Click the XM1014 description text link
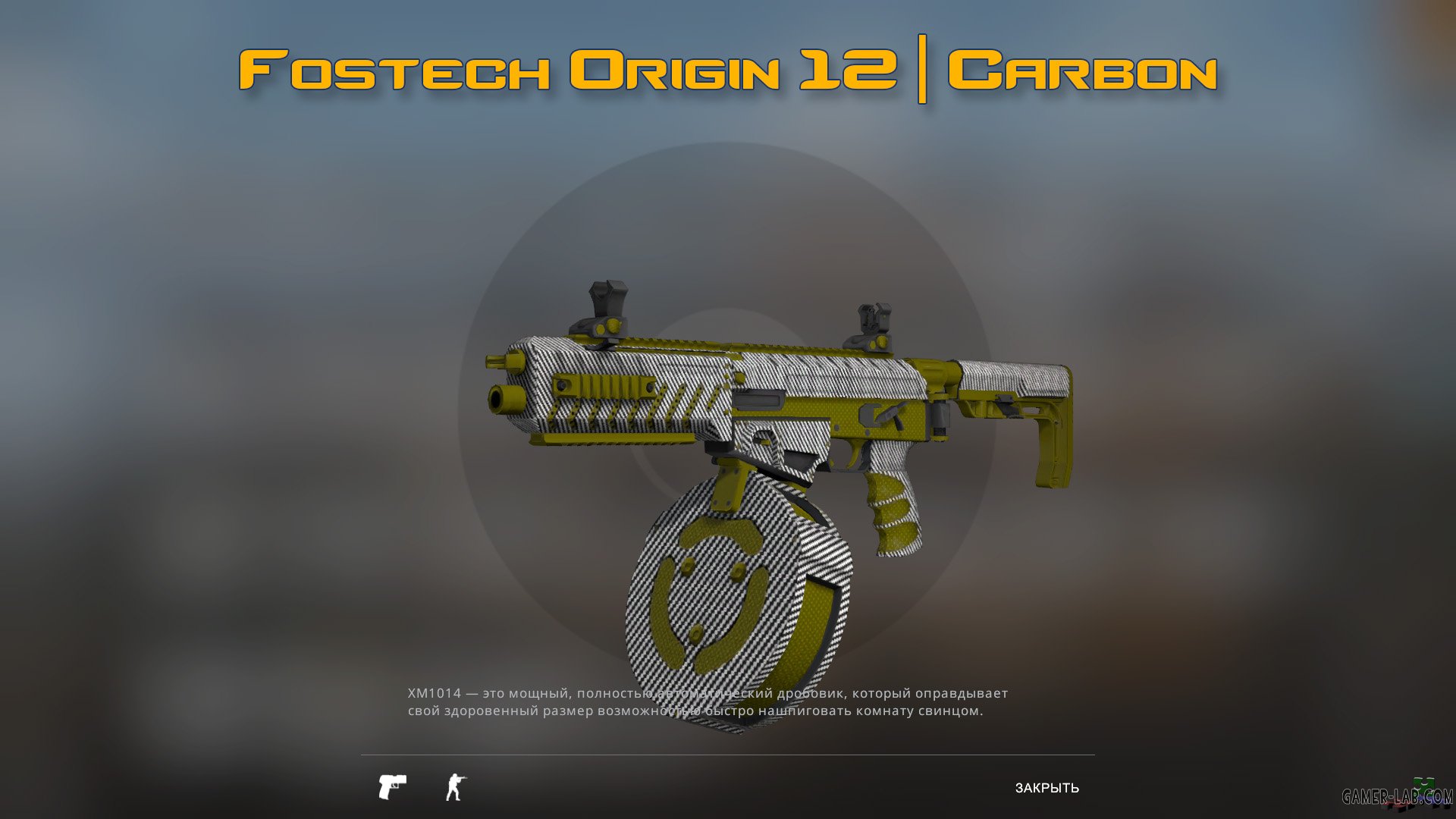Image resolution: width=1456 pixels, height=819 pixels. 705,701
